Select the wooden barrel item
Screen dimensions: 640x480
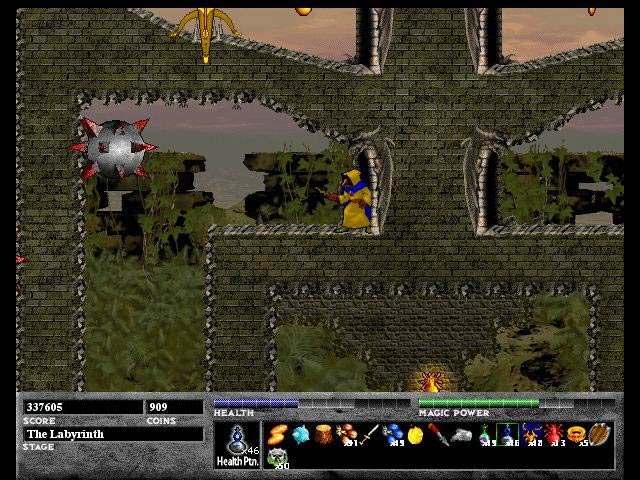pyautogui.click(x=323, y=434)
